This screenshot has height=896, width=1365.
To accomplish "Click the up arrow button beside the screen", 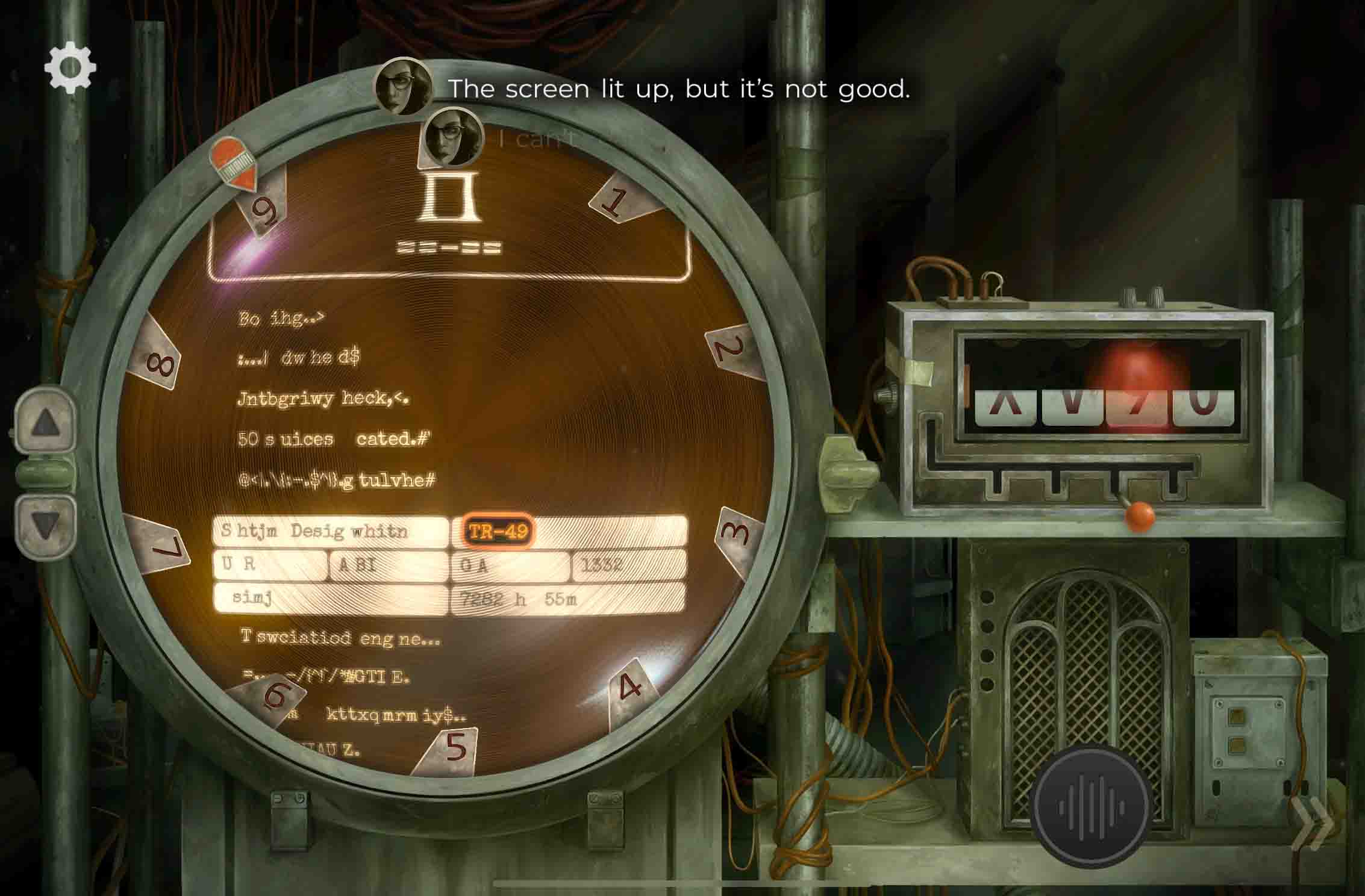I will pos(45,423).
